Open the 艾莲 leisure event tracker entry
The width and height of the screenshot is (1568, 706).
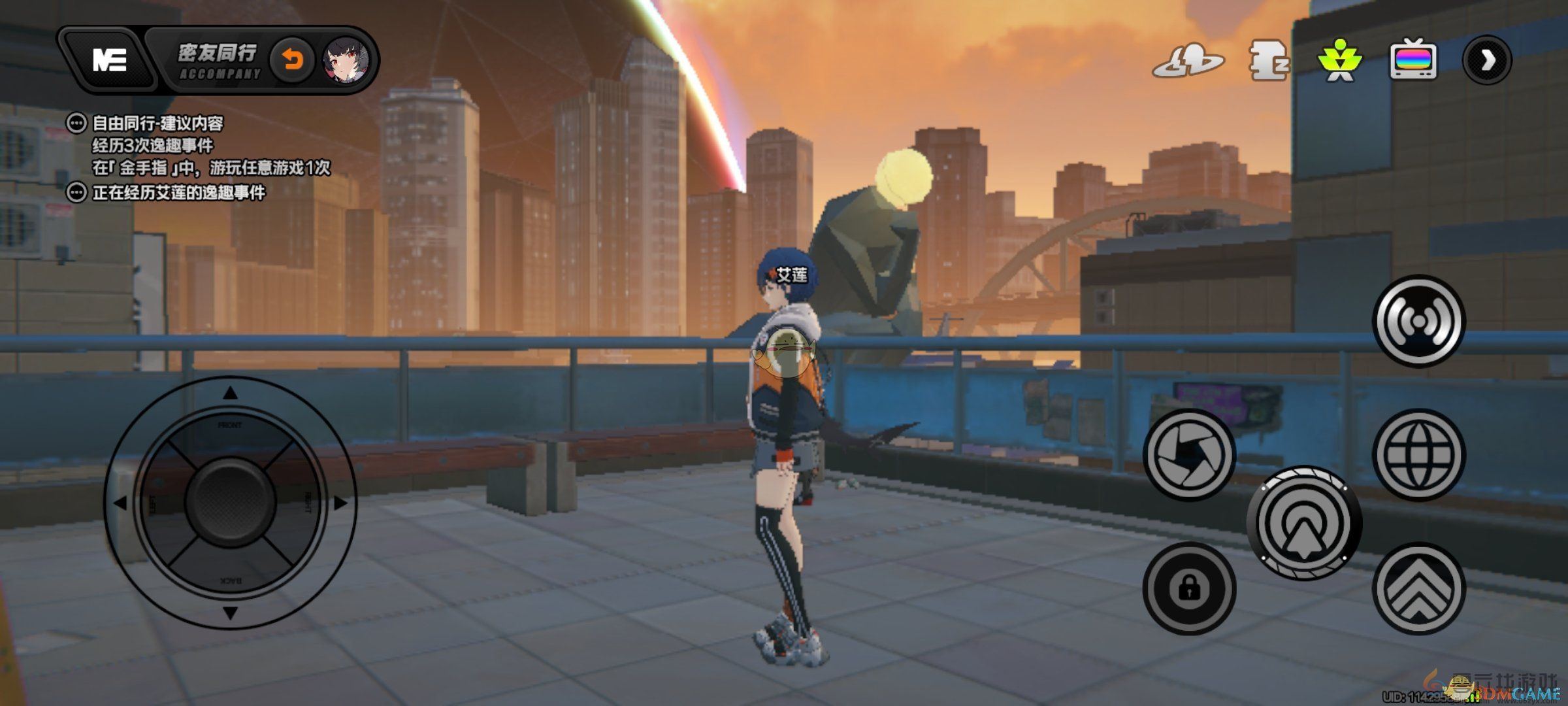178,193
